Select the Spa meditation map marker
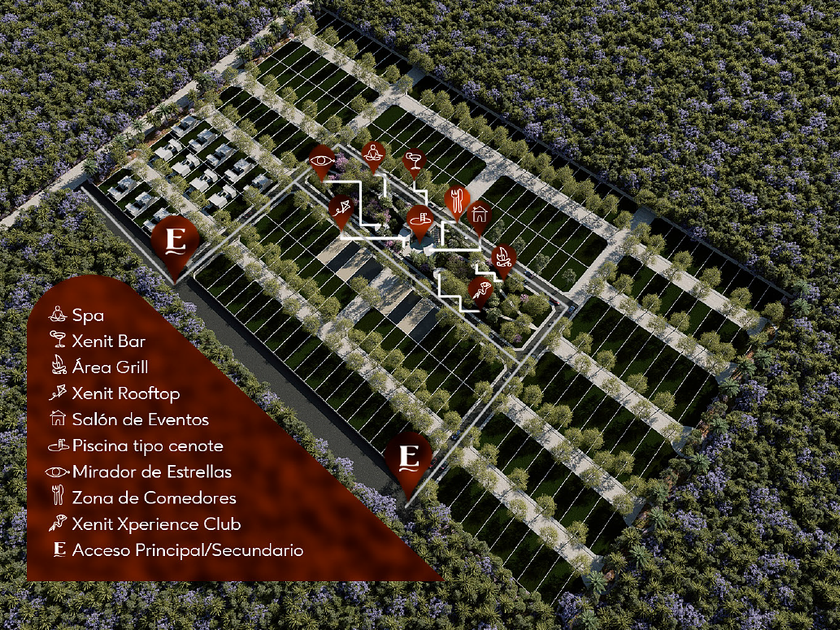 click(374, 153)
